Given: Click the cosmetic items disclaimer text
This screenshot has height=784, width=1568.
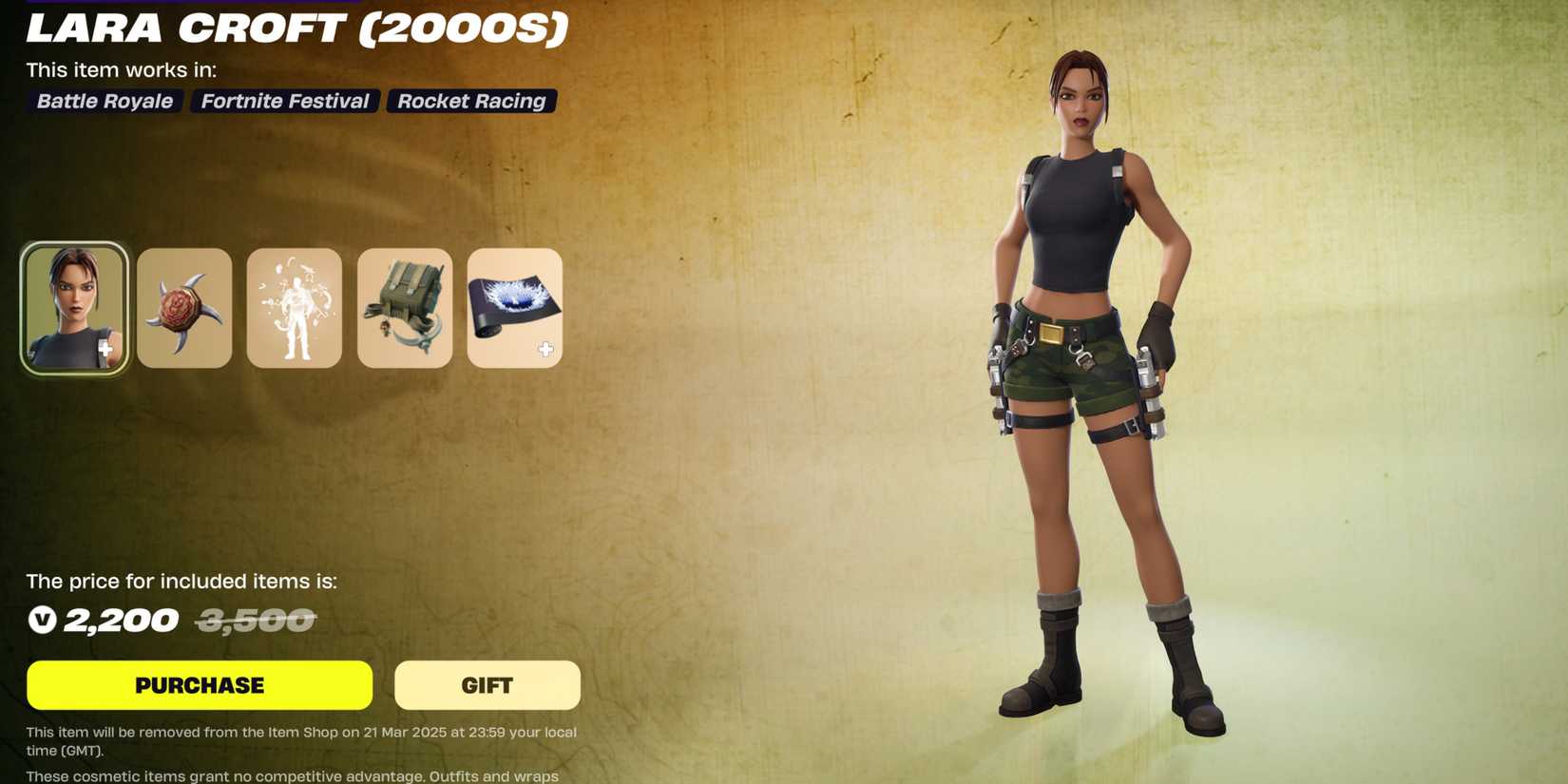Looking at the screenshot, I should click(x=291, y=774).
